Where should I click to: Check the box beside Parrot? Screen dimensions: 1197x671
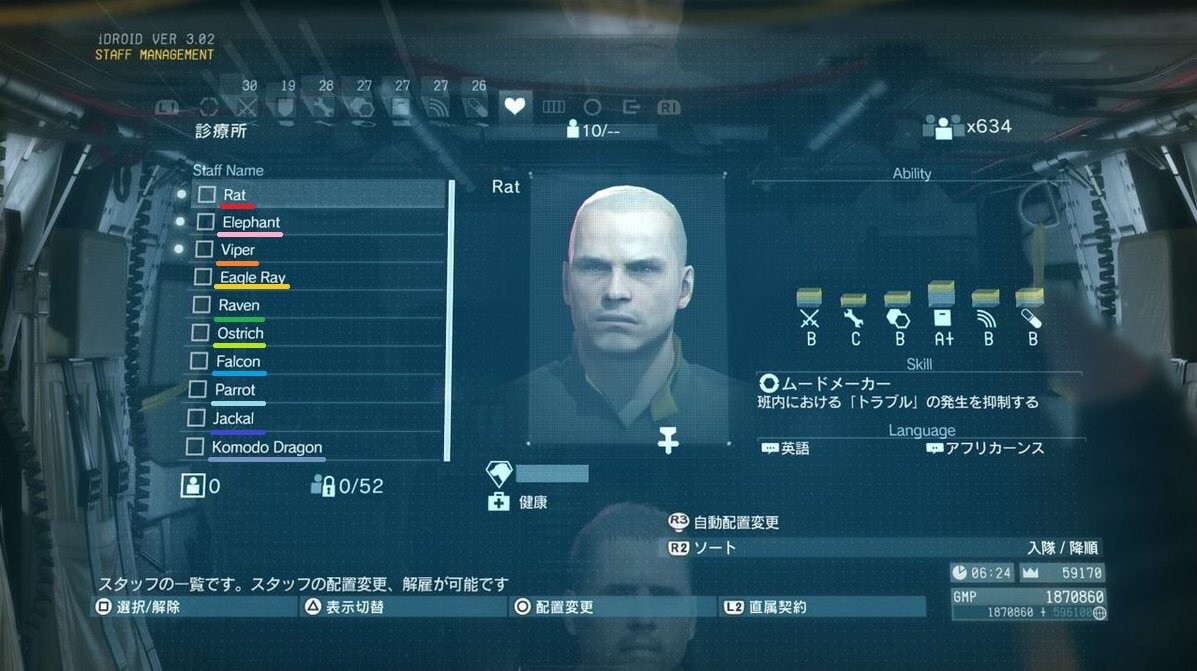click(x=196, y=389)
